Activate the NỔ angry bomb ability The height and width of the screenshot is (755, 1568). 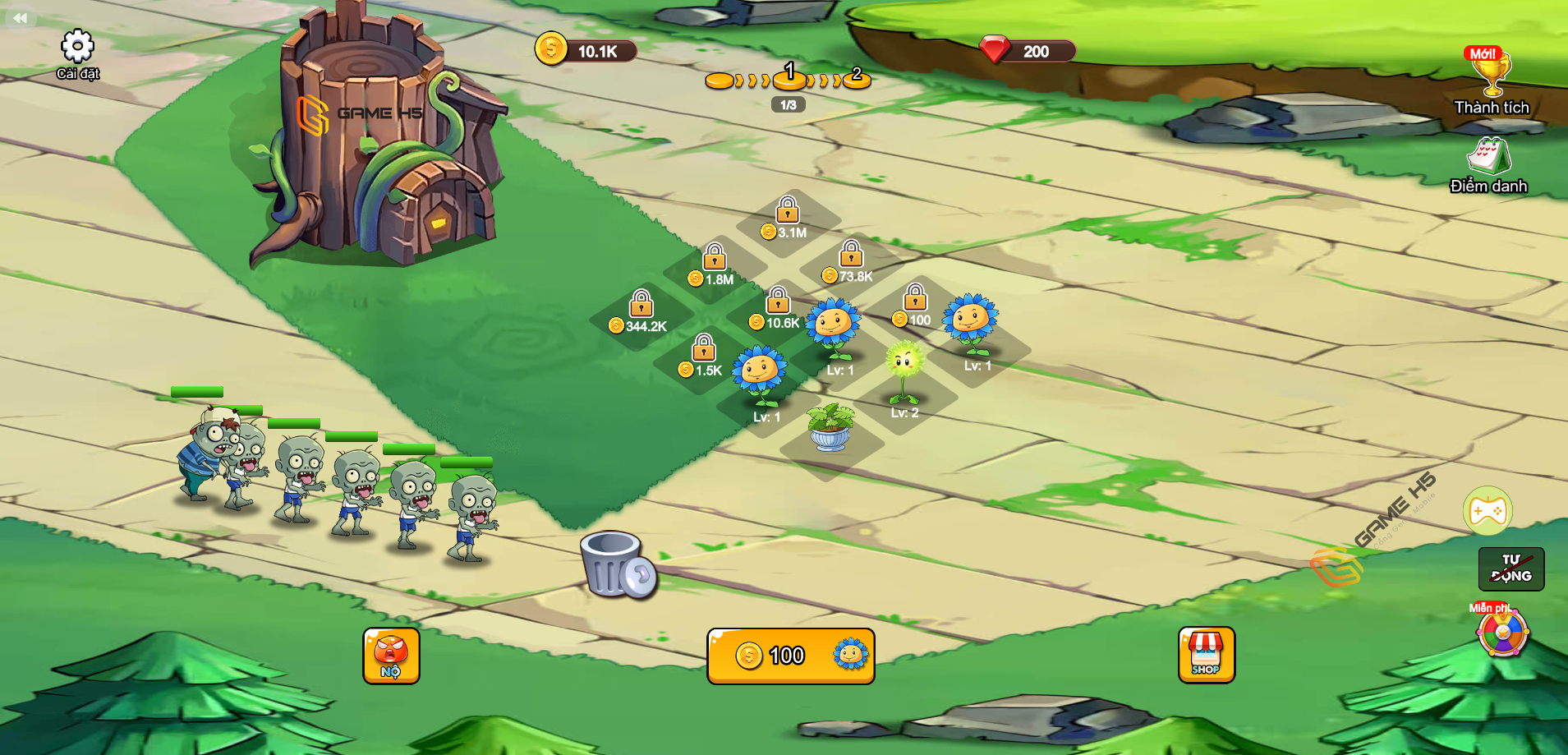pyautogui.click(x=391, y=656)
